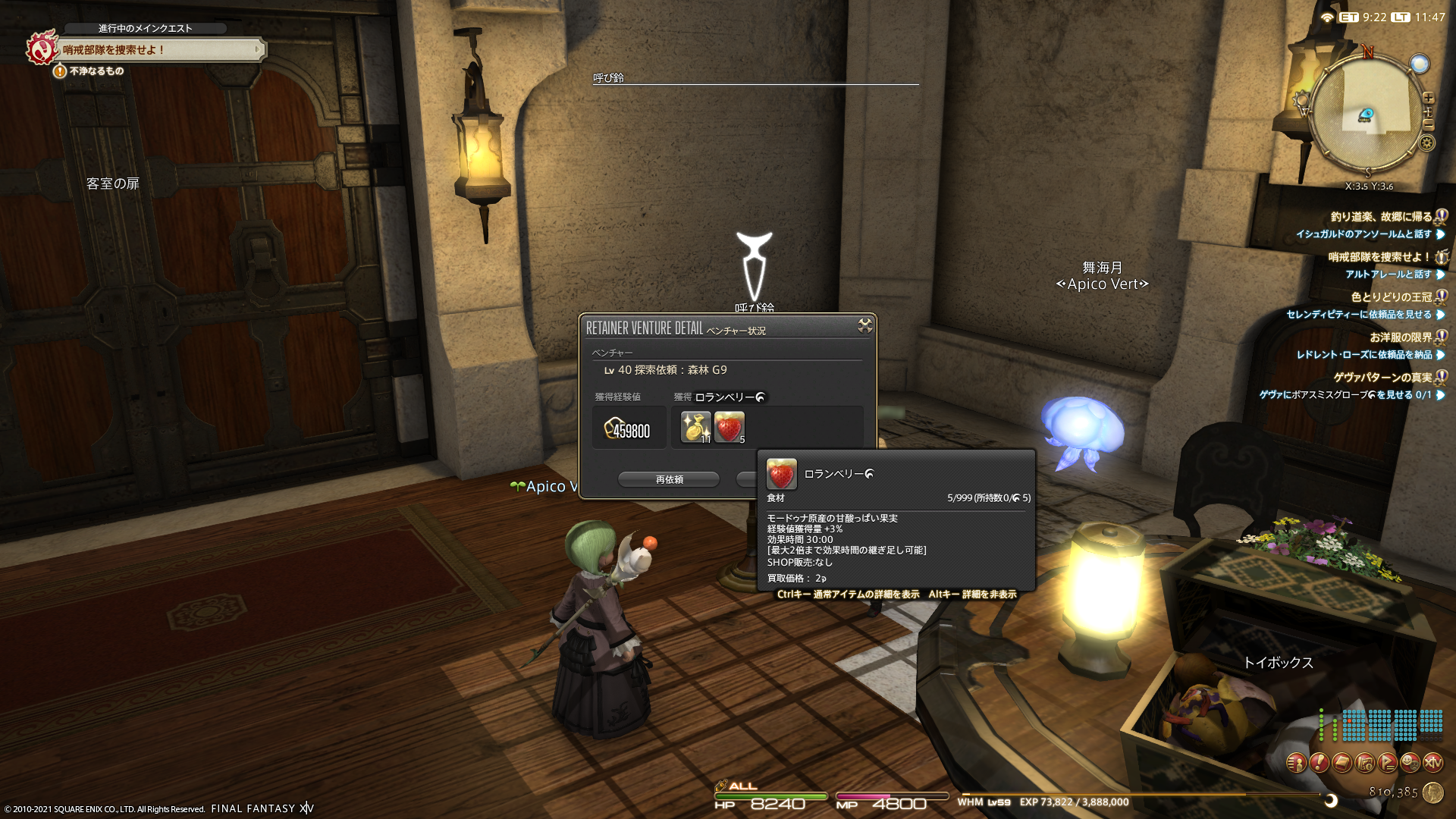Viewport: 1456px width, 819px height.
Task: Zoom in the minimap with plus button
Action: pos(1429,98)
